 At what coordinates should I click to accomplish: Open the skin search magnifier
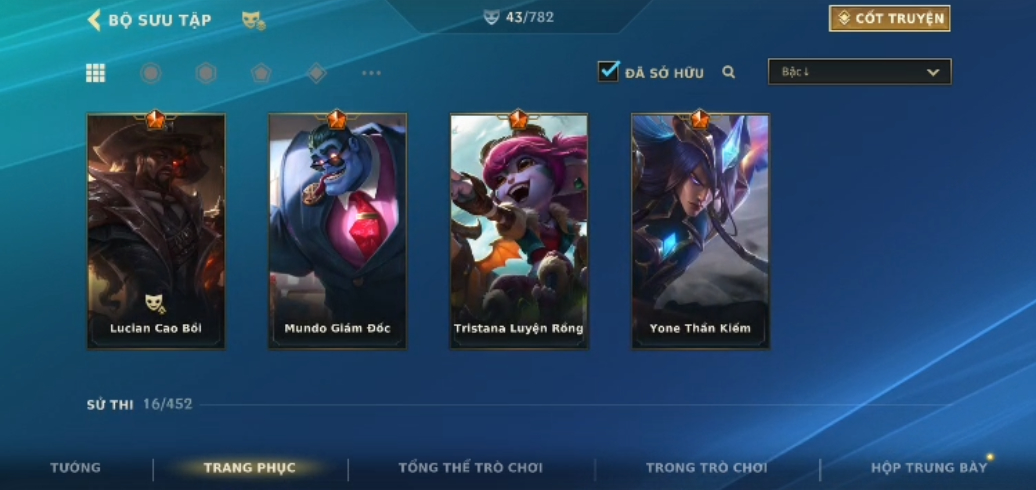pos(729,72)
